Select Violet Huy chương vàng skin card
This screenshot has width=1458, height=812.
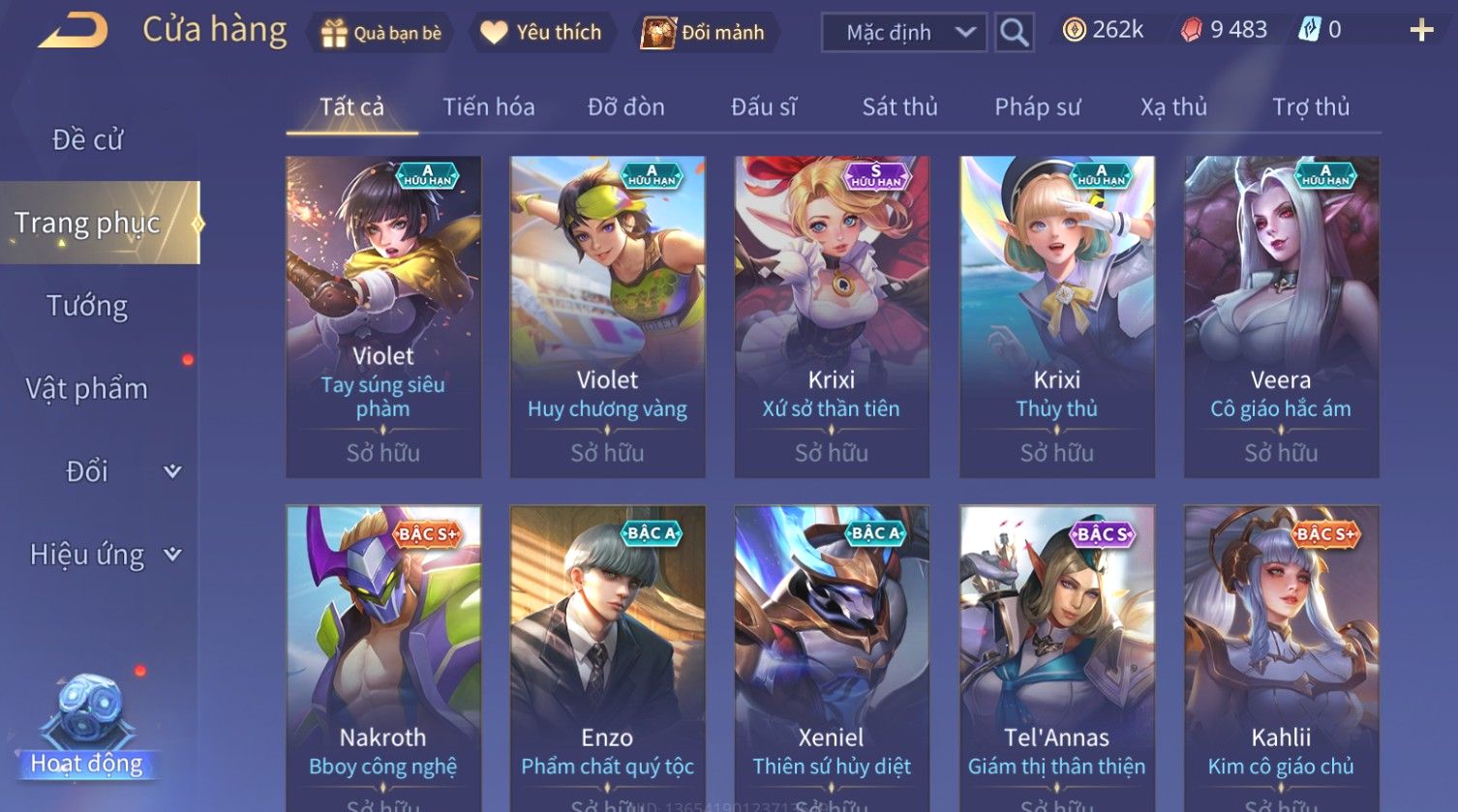607,316
